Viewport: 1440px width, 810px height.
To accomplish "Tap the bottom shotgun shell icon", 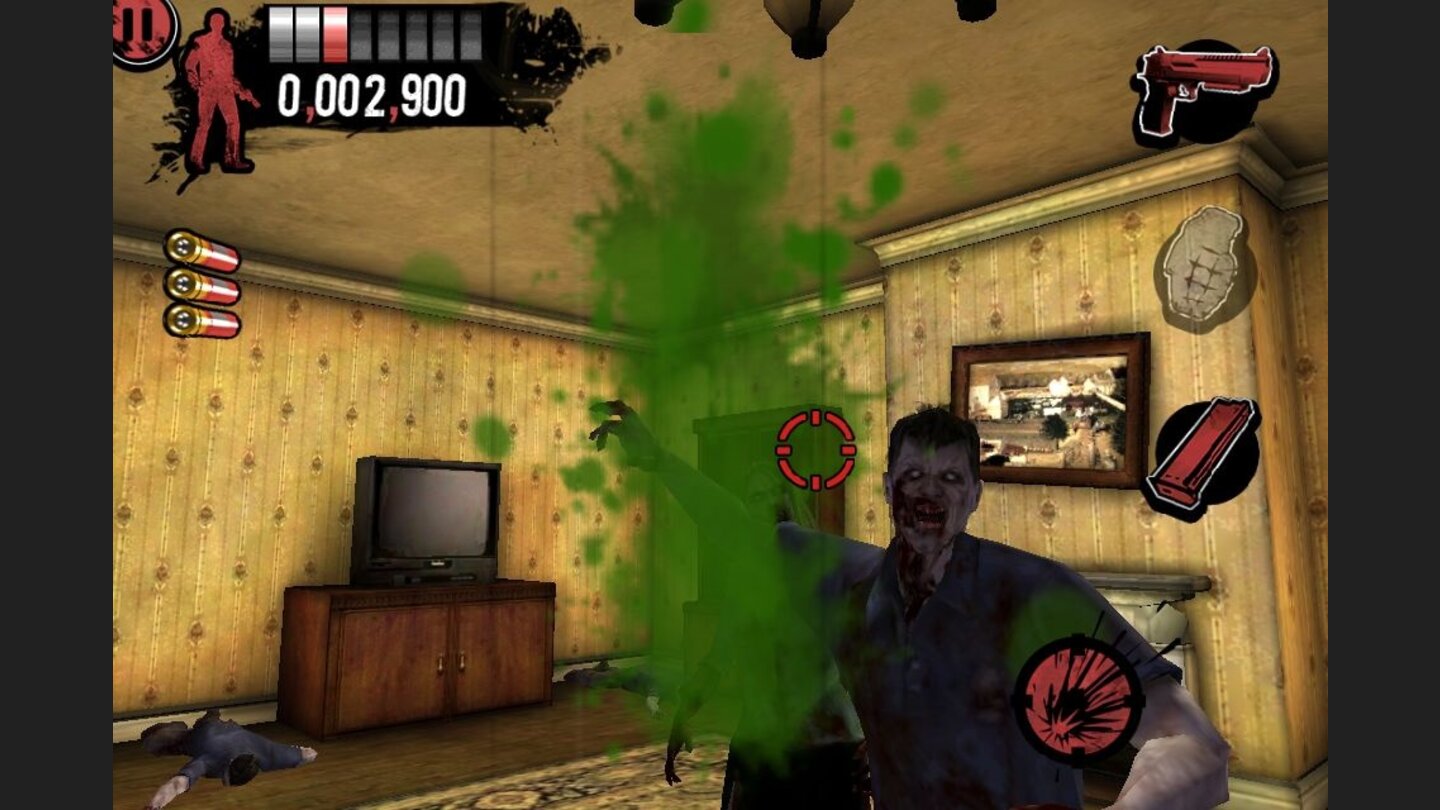I will [203, 320].
